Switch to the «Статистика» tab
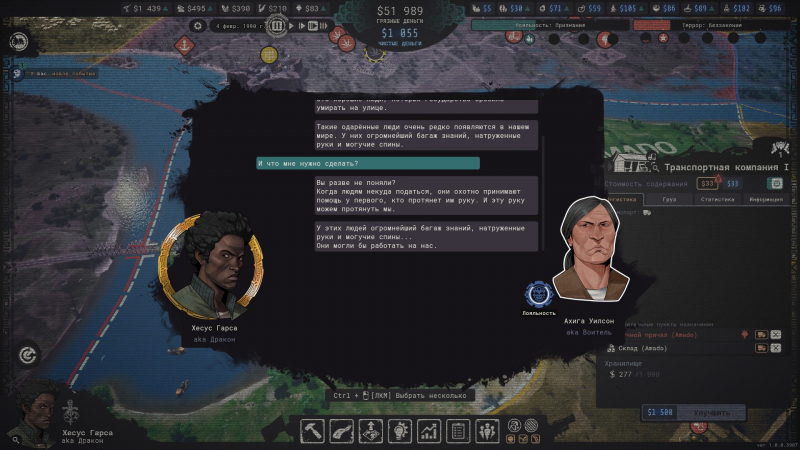This screenshot has width=800, height=450. tap(718, 200)
